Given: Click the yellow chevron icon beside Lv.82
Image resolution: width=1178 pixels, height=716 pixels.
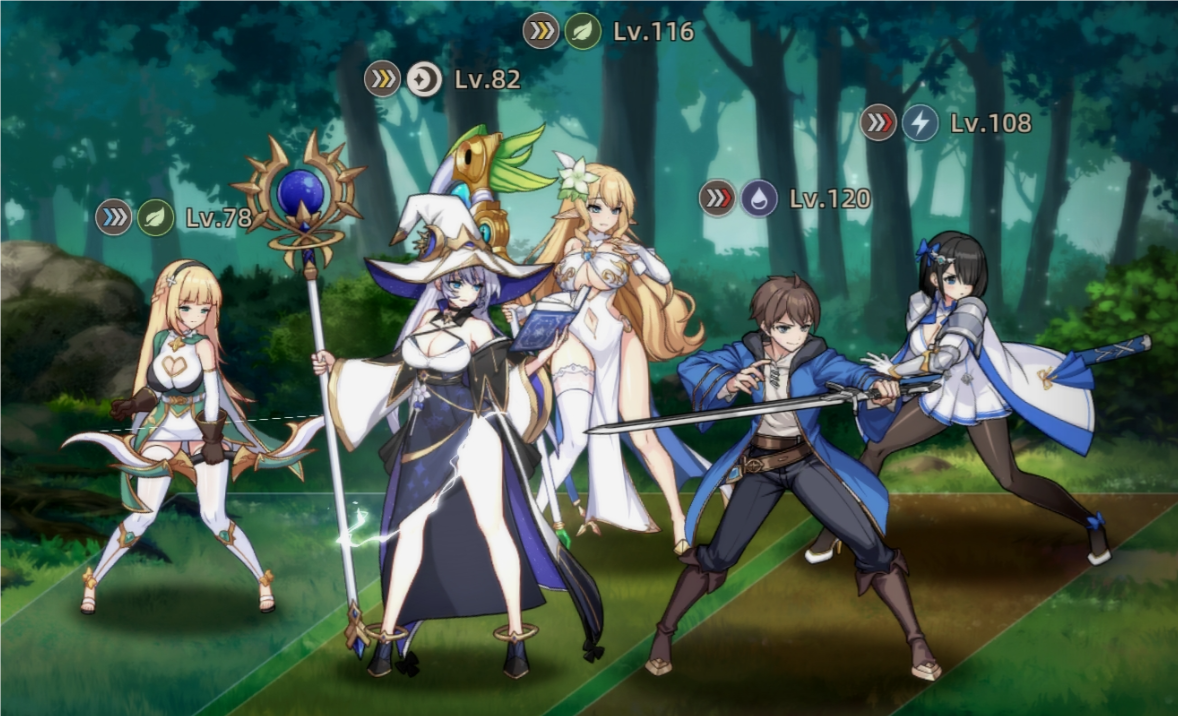Looking at the screenshot, I should (x=382, y=79).
